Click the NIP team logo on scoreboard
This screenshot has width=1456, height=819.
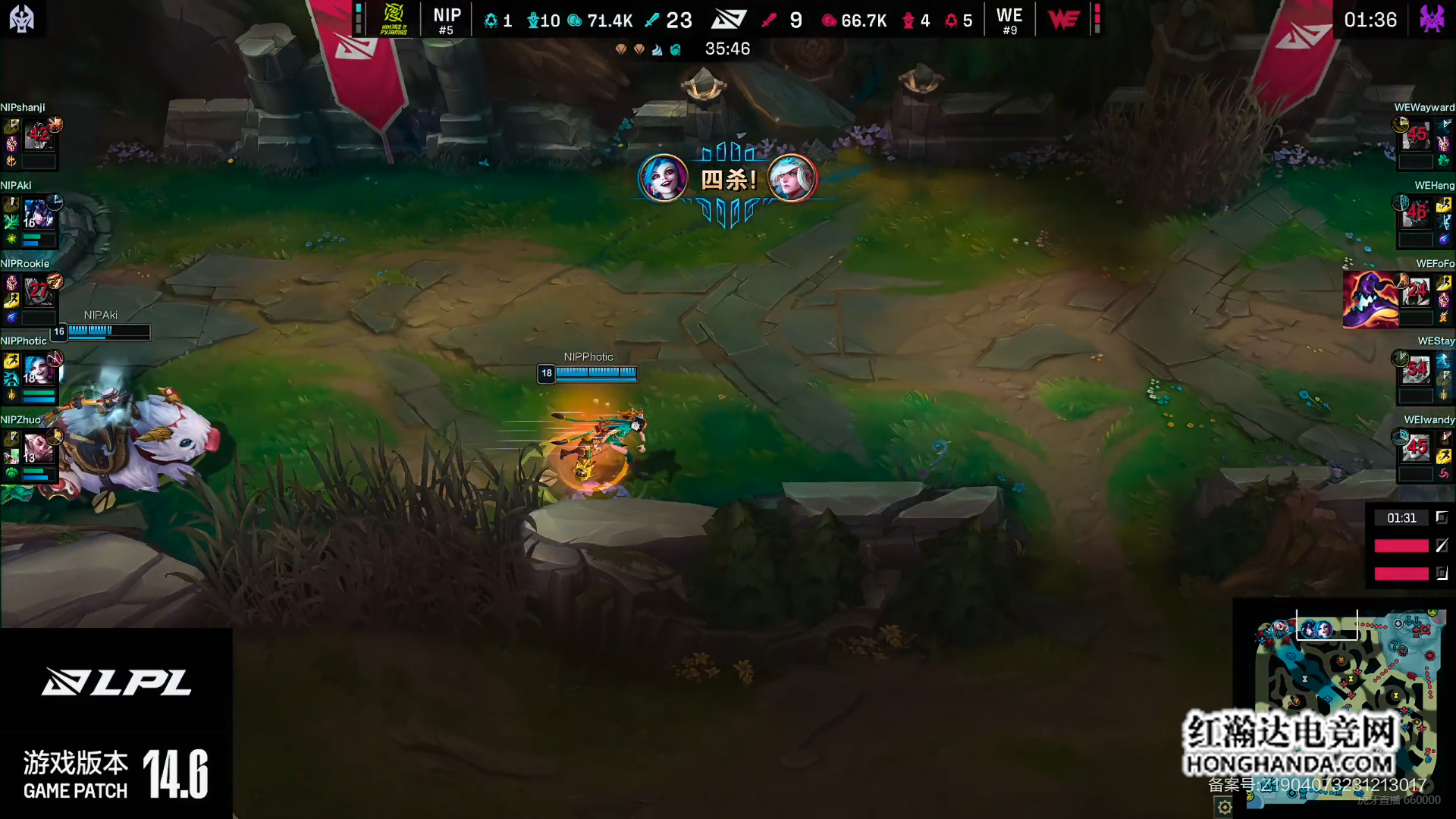click(394, 19)
